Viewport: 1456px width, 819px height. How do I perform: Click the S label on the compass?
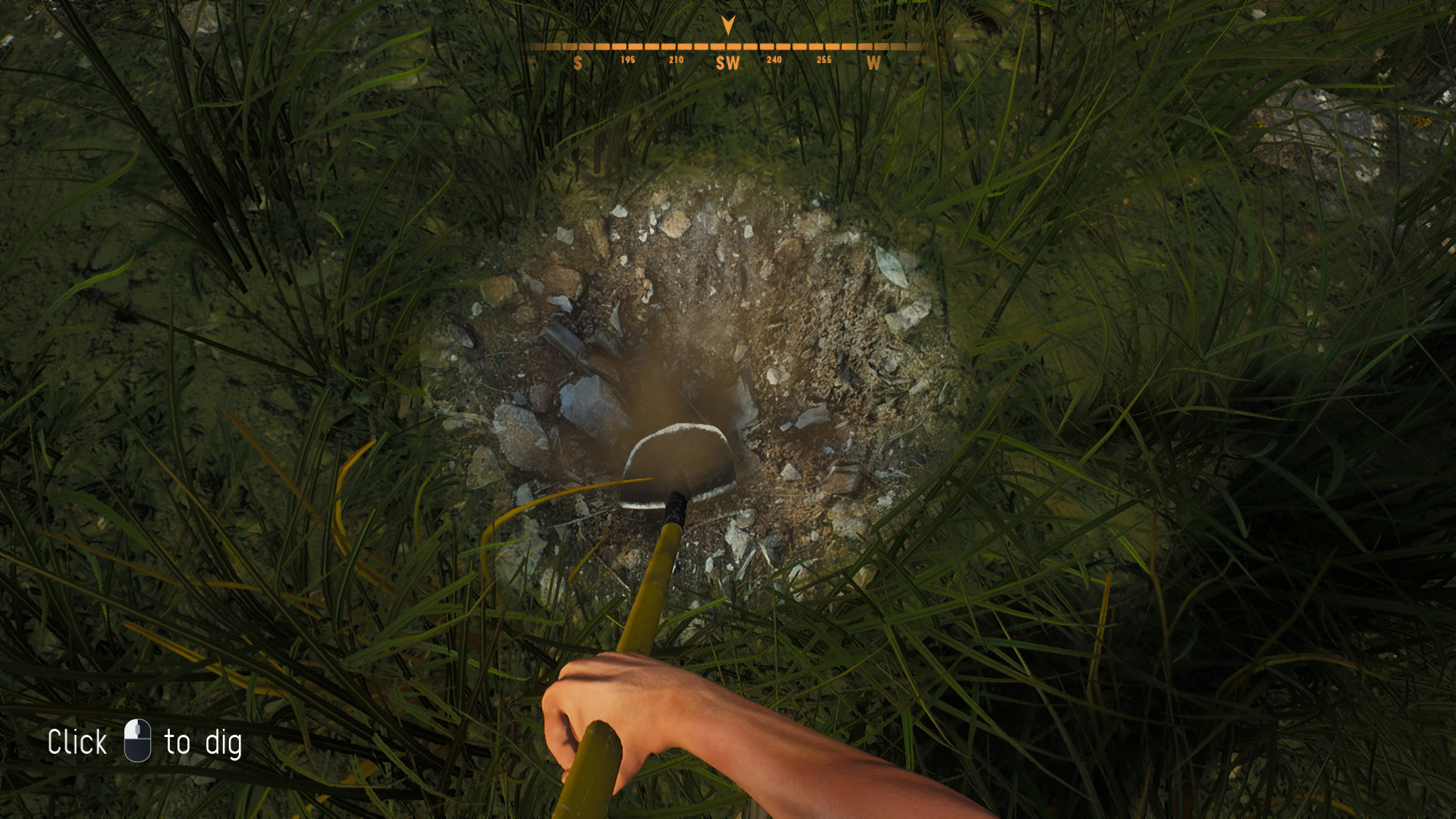pyautogui.click(x=579, y=64)
